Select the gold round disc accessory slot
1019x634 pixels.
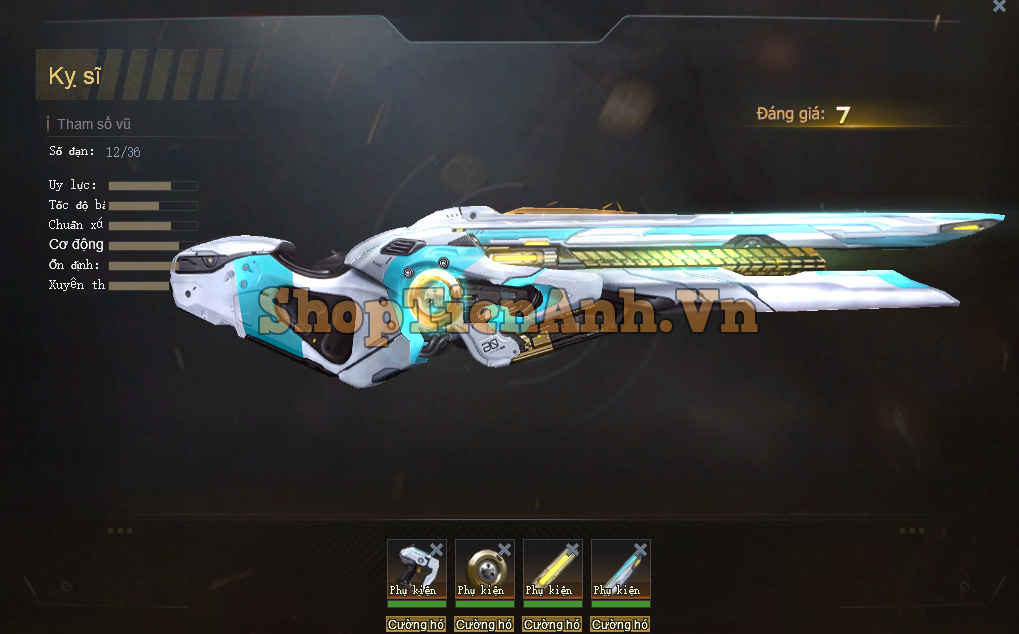pos(482,571)
